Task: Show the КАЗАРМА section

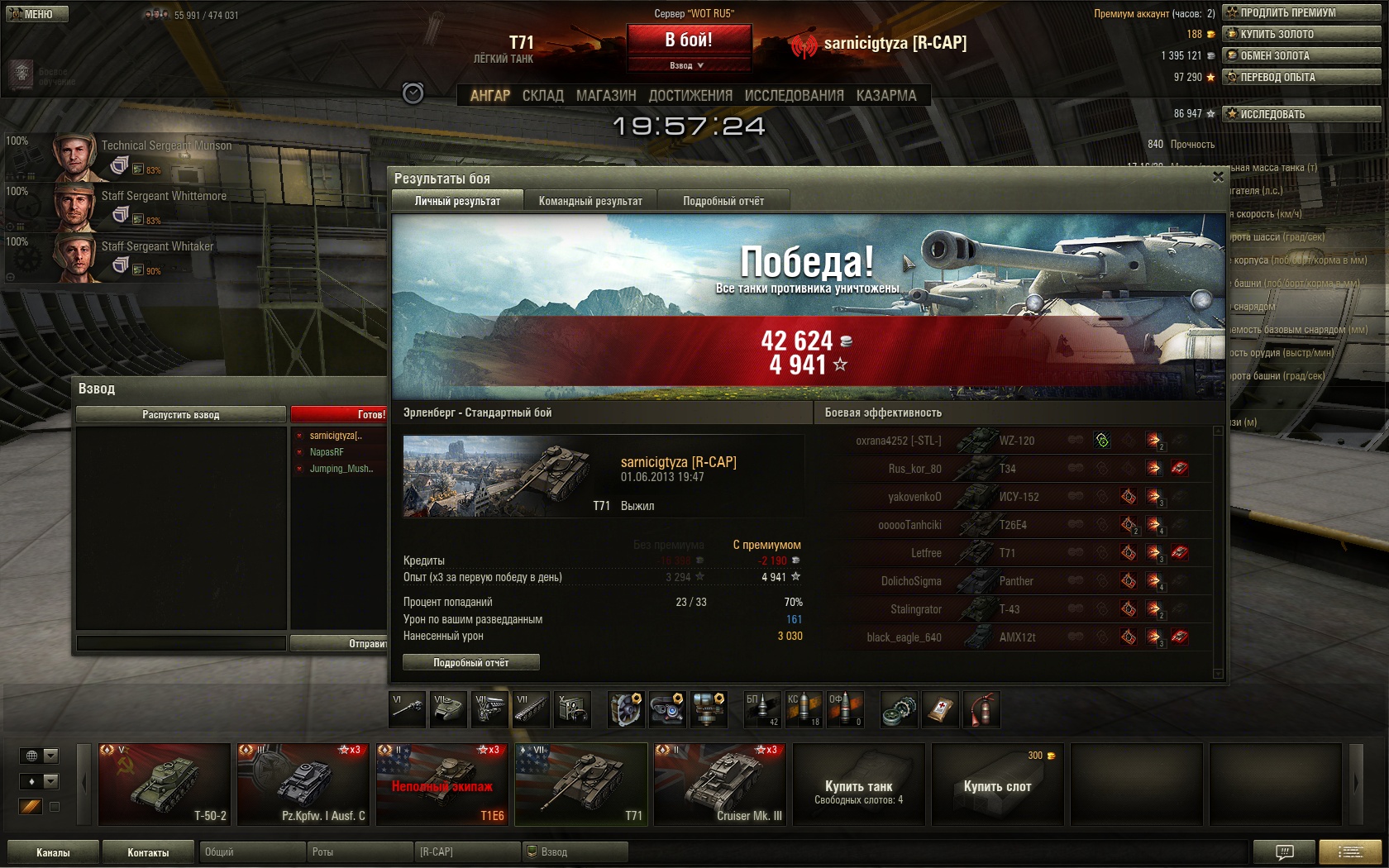Action: click(x=886, y=96)
